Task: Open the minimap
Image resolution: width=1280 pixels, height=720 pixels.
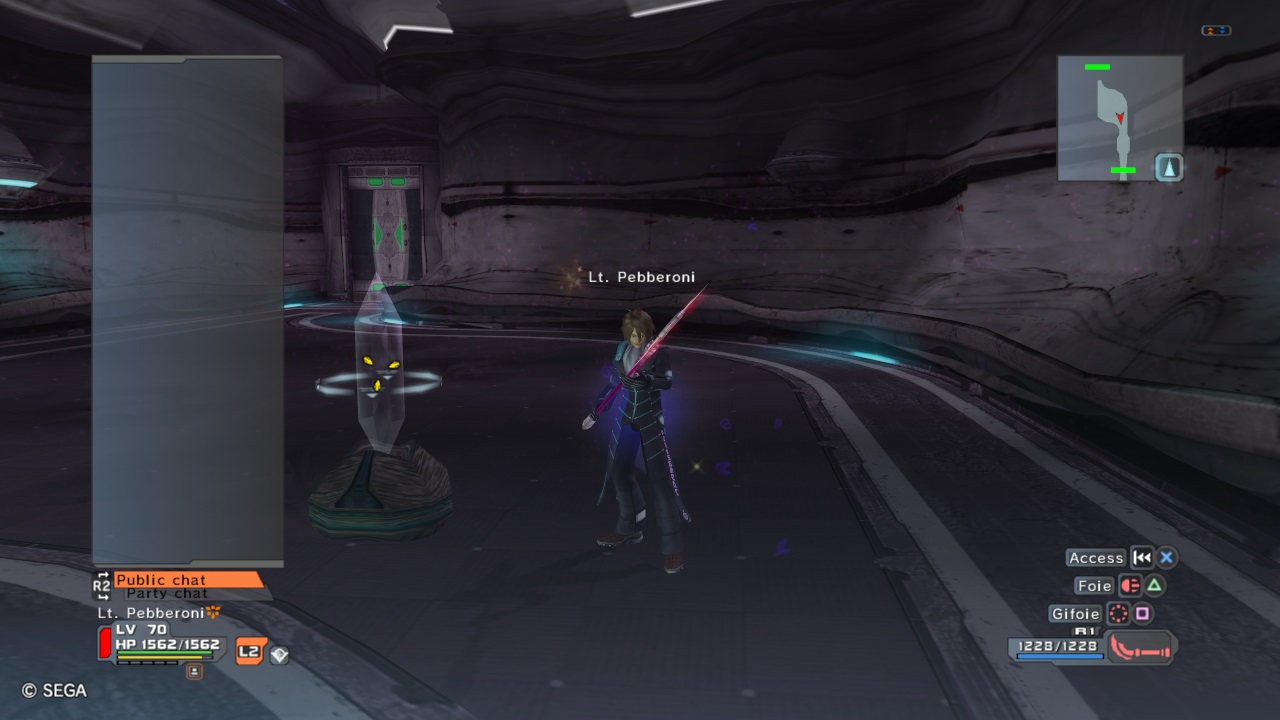Action: point(1120,118)
